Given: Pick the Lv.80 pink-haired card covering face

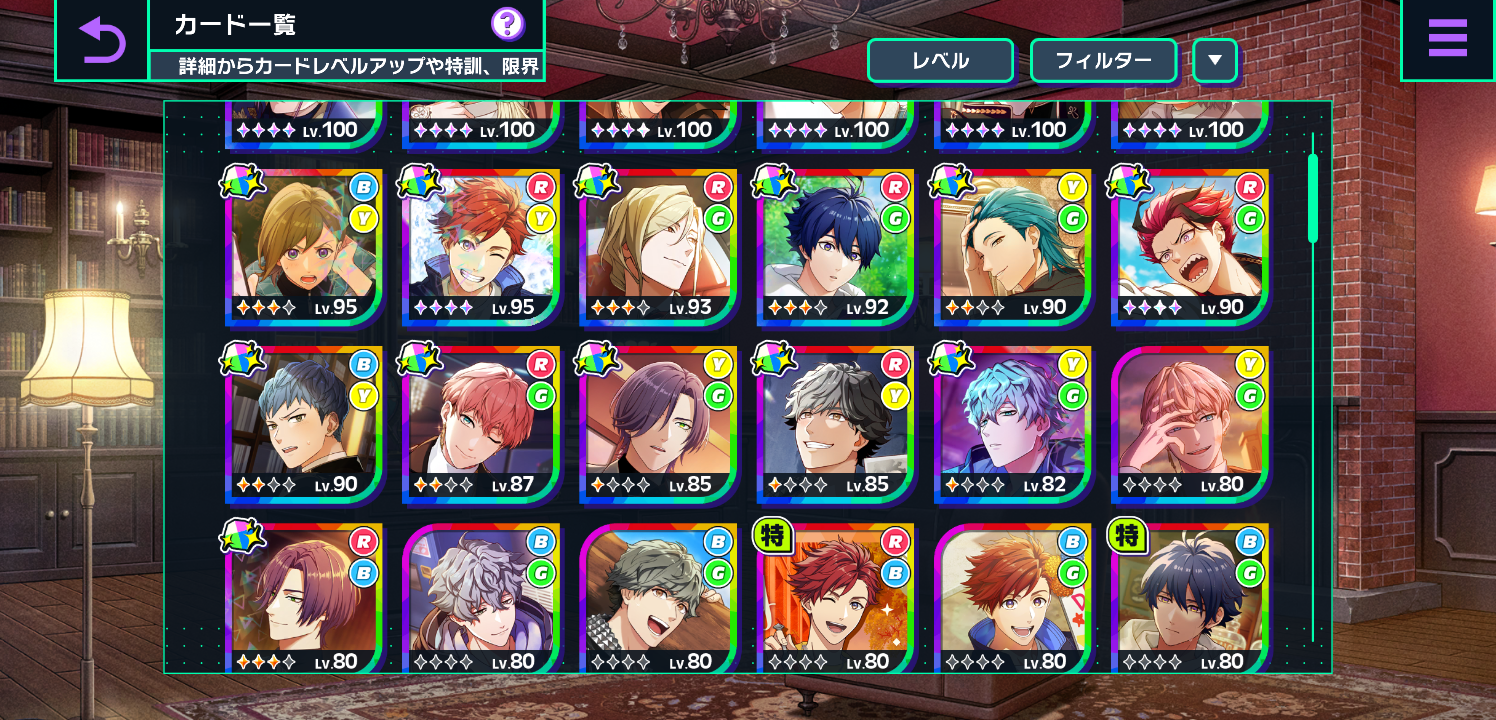Looking at the screenshot, I should click(x=1190, y=423).
